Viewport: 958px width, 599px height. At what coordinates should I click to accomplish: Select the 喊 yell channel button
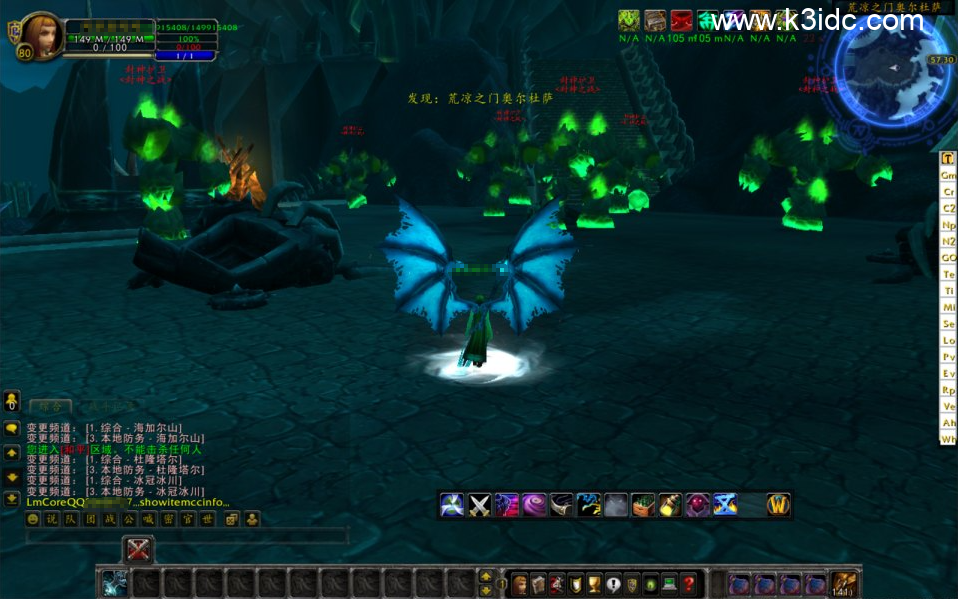(148, 519)
